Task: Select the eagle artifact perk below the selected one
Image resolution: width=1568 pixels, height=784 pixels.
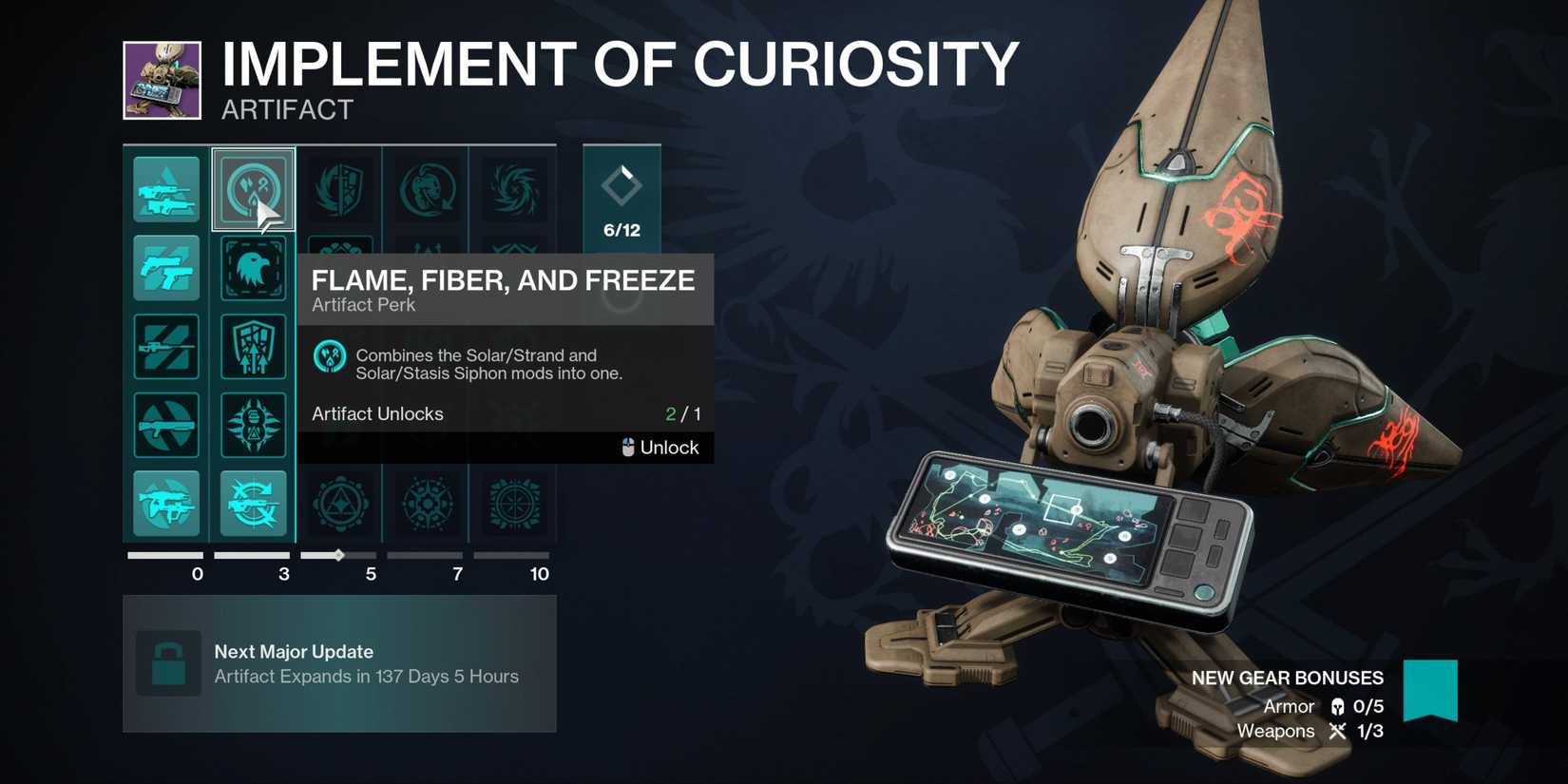Action: (253, 268)
